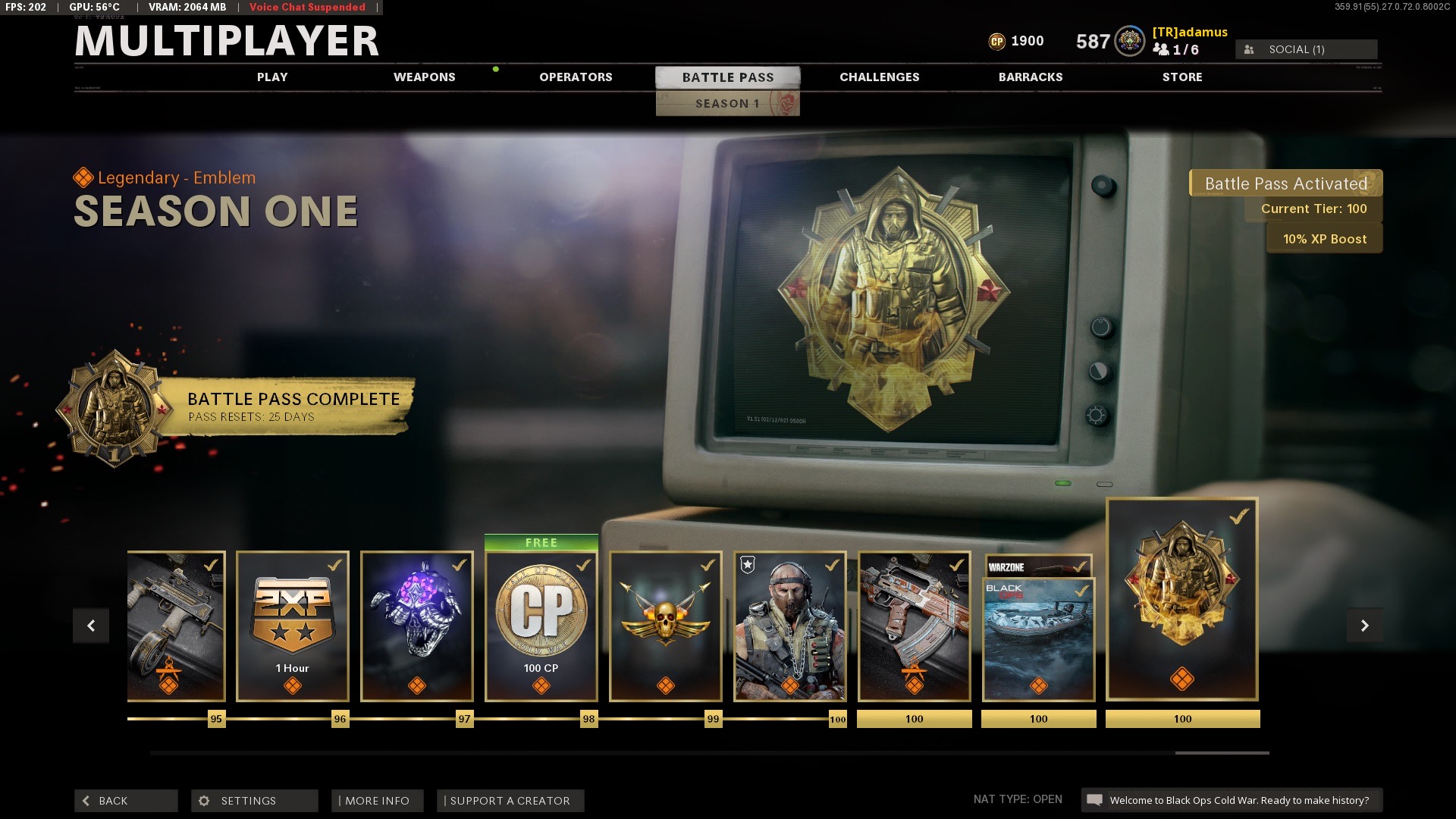Select the 2XP 1 Hour token reward
This screenshot has height=819, width=1456.
tap(293, 626)
